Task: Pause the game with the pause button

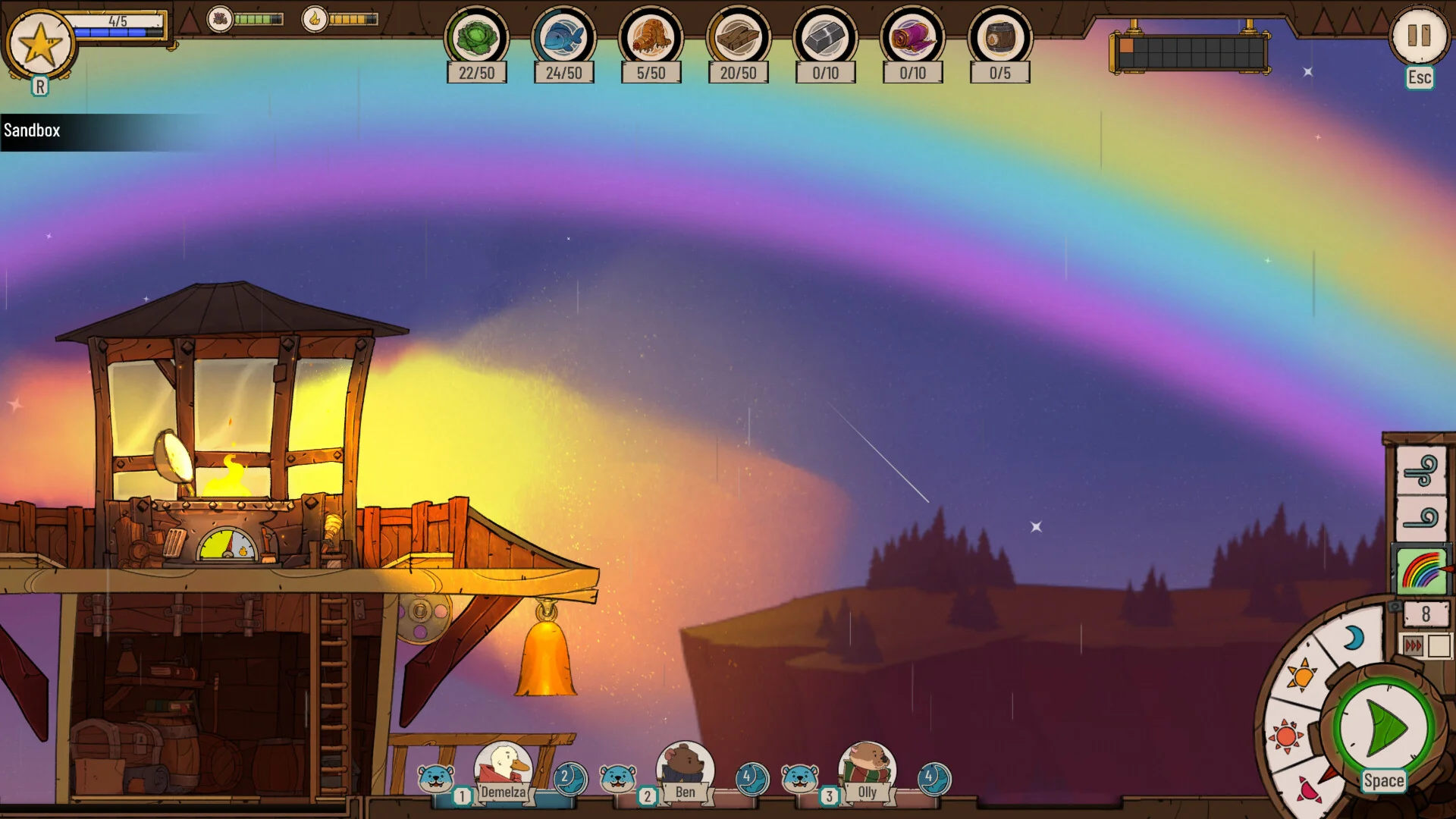Action: 1418,36
